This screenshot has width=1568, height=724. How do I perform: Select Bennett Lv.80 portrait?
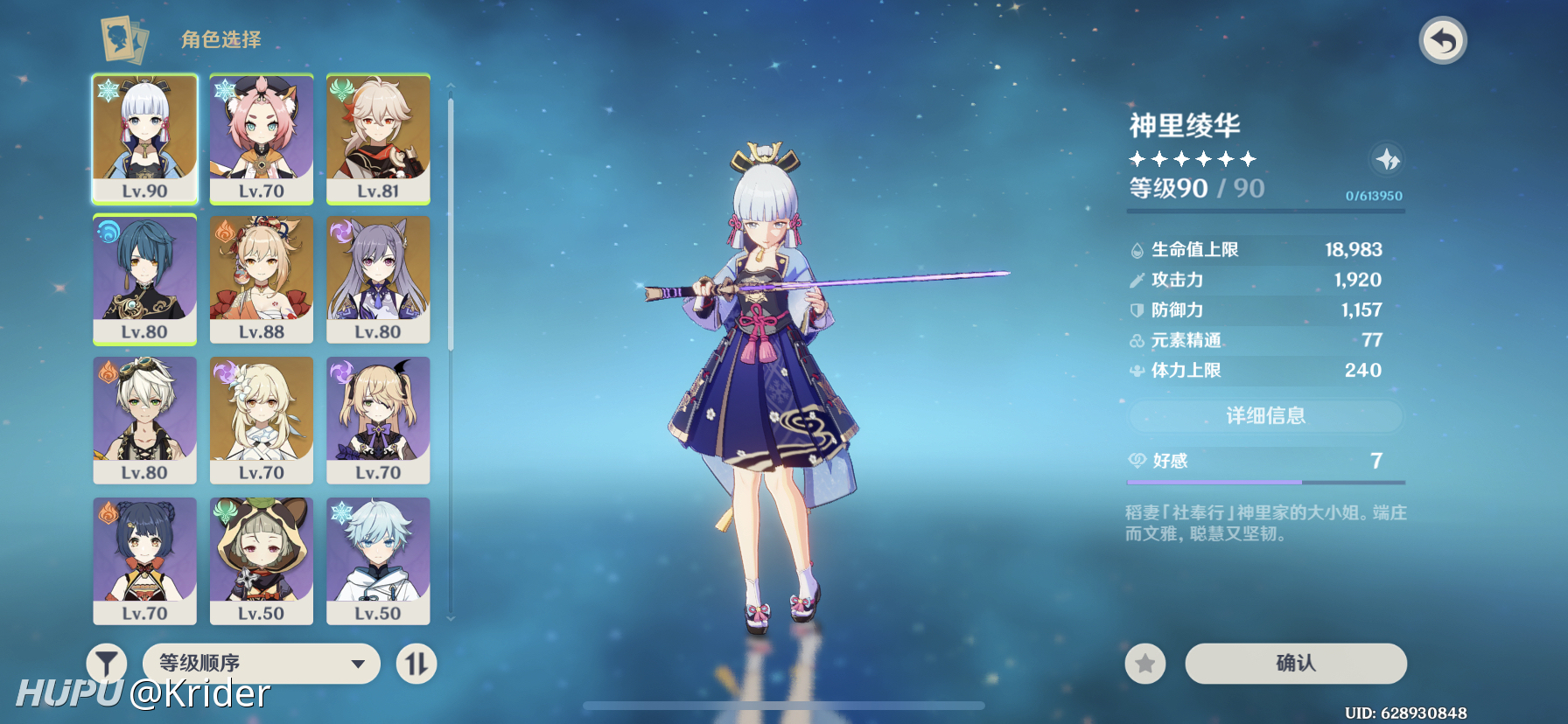point(145,420)
